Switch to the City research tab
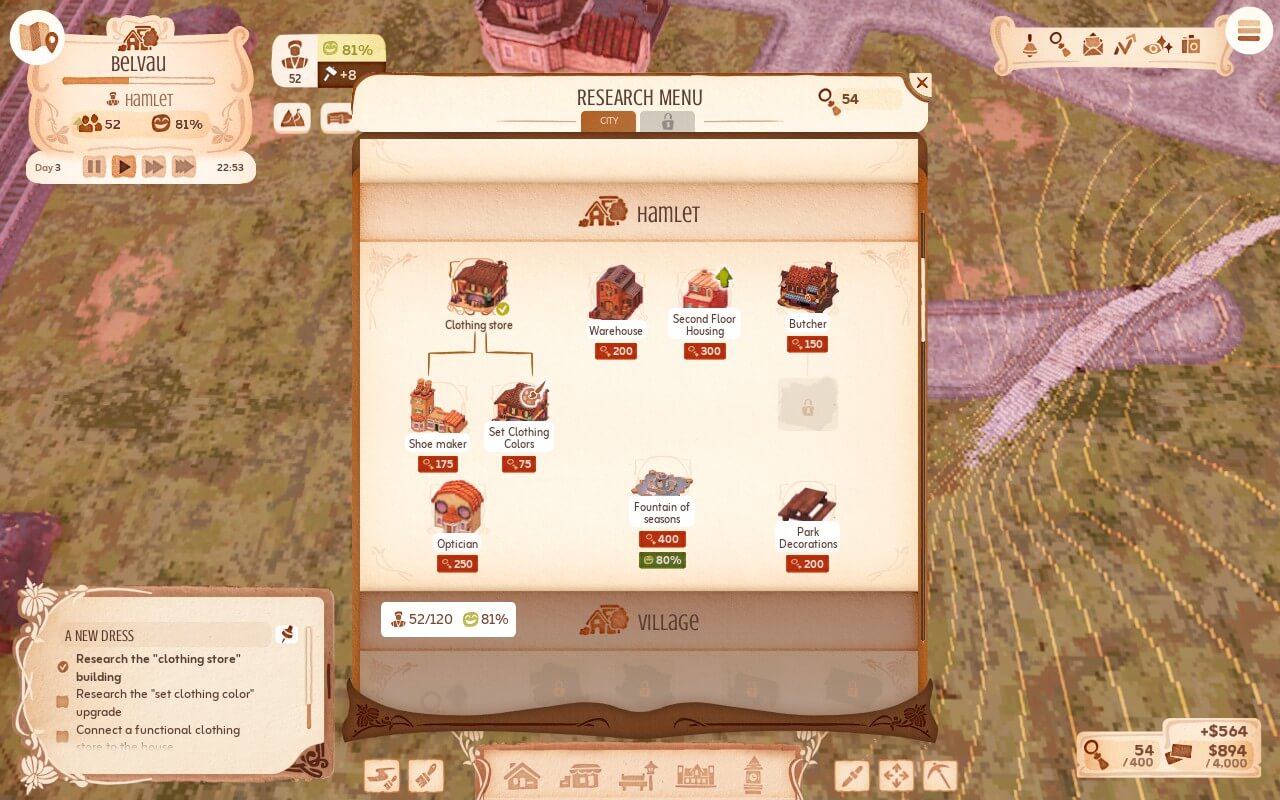 pyautogui.click(x=608, y=121)
